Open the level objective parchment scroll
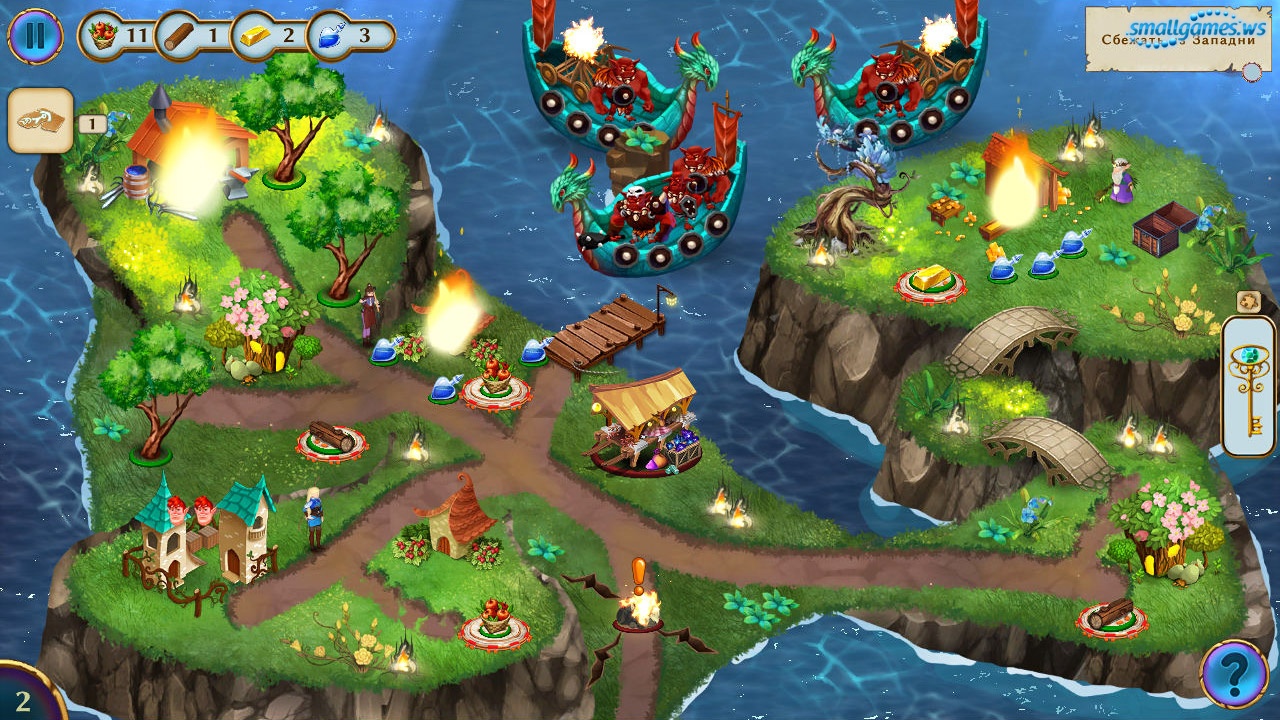 pos(1177,39)
